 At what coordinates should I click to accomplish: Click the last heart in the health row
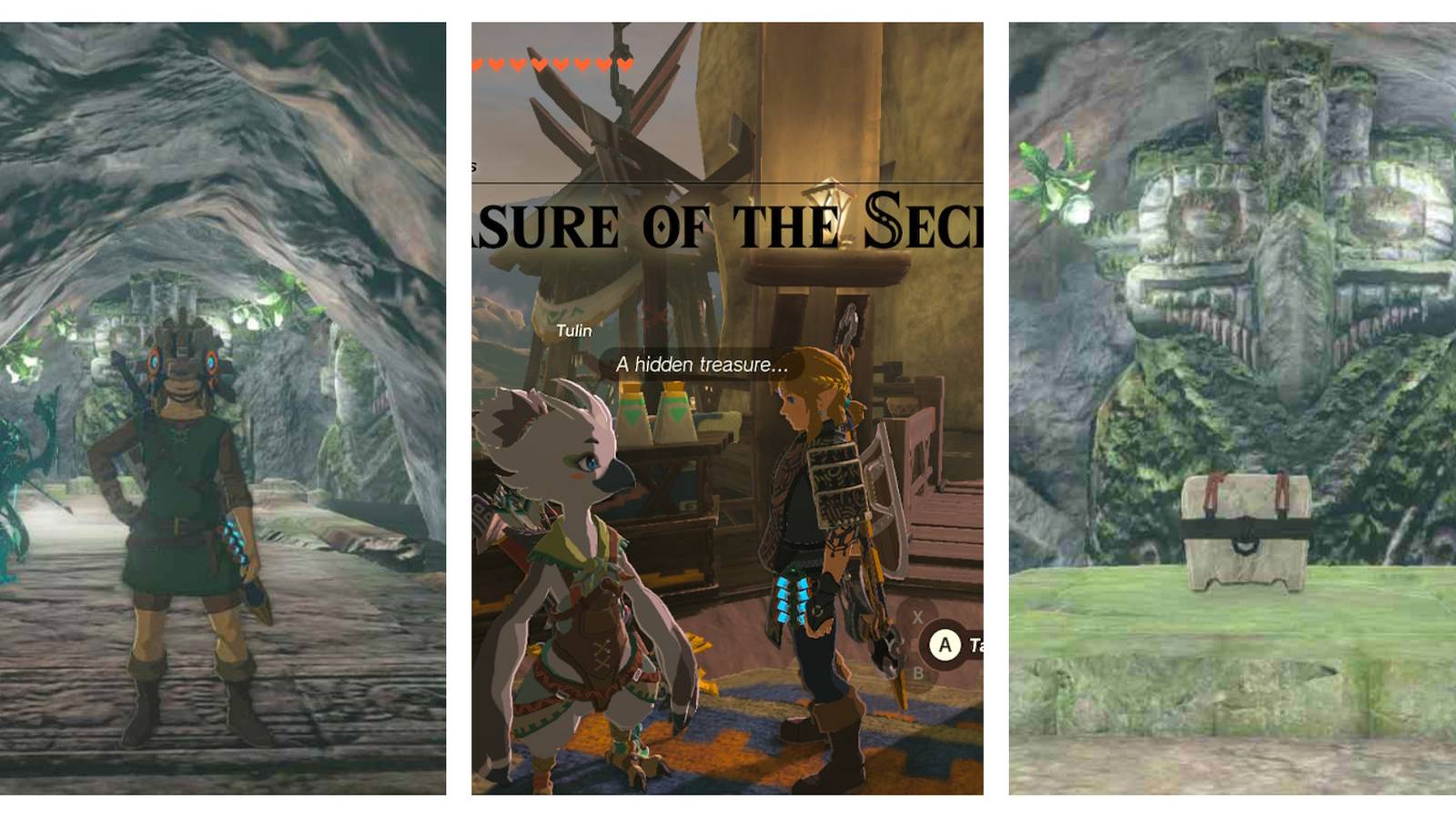click(x=625, y=64)
